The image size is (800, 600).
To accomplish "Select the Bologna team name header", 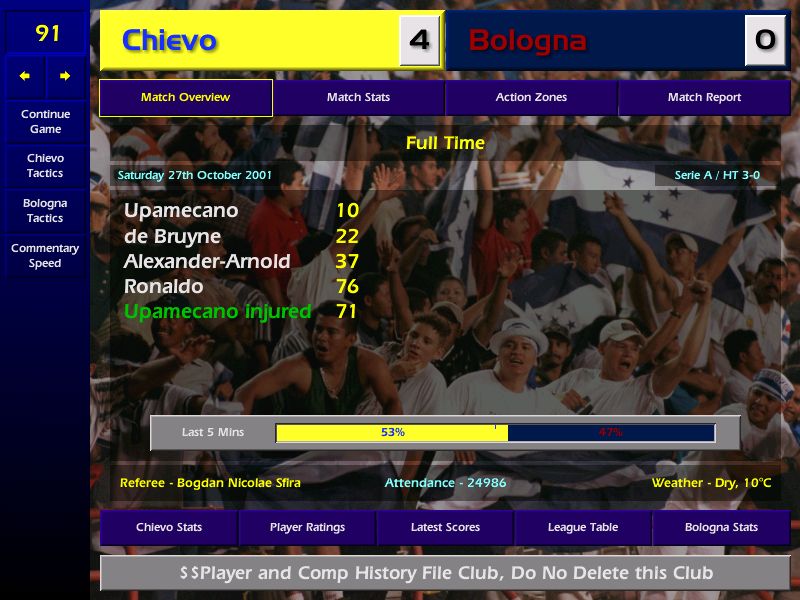I will (x=527, y=41).
